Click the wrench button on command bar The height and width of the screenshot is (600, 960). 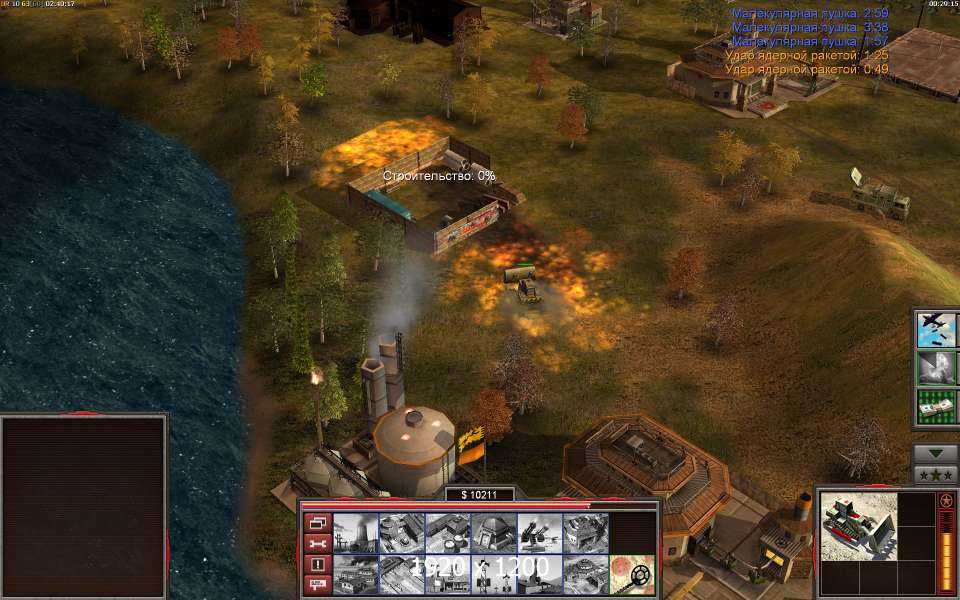coord(317,543)
